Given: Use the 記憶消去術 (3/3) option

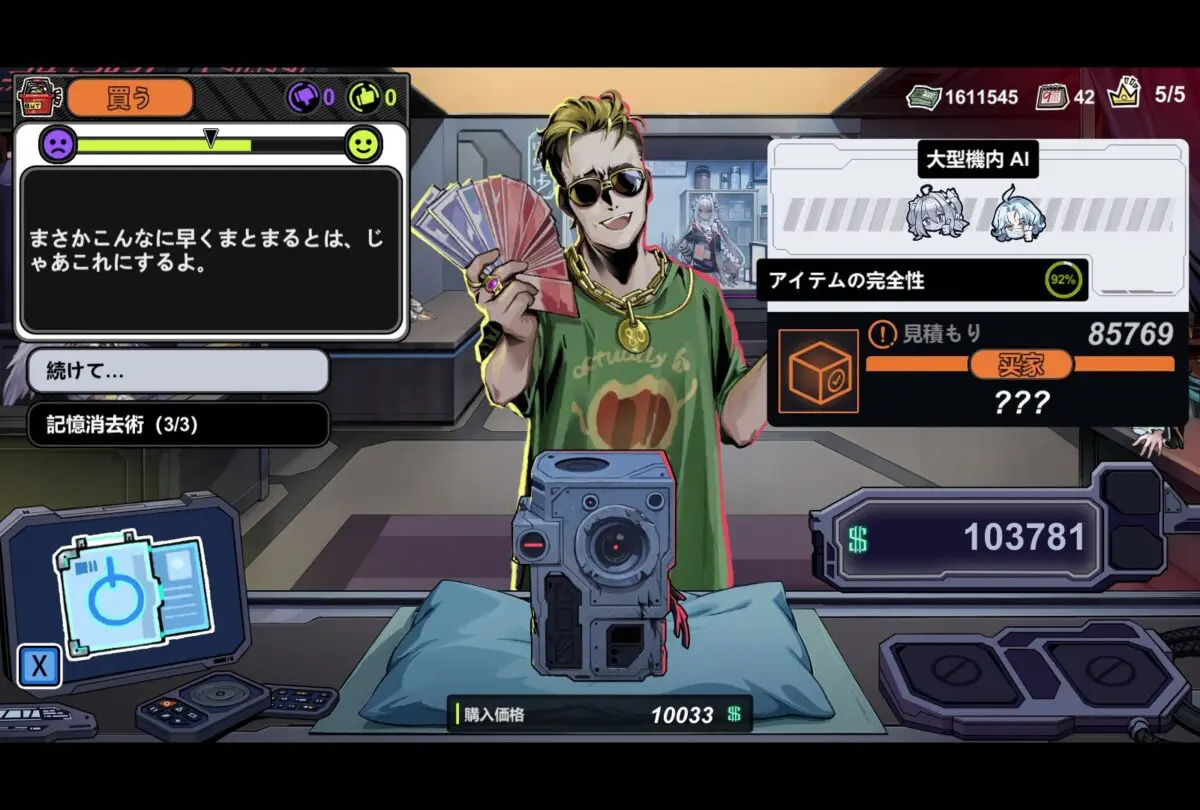Looking at the screenshot, I should (177, 424).
